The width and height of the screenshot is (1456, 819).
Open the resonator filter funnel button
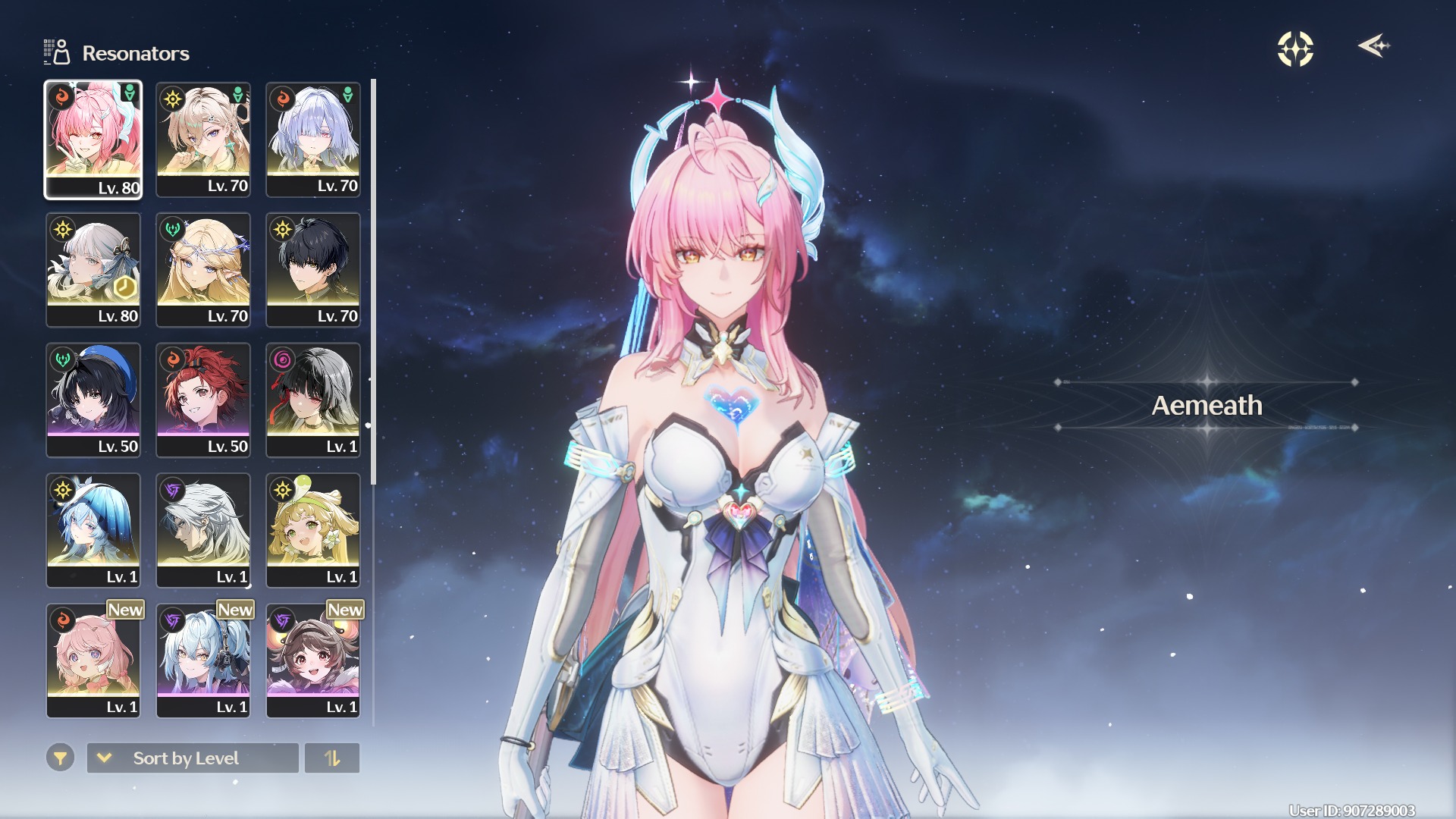coord(60,758)
